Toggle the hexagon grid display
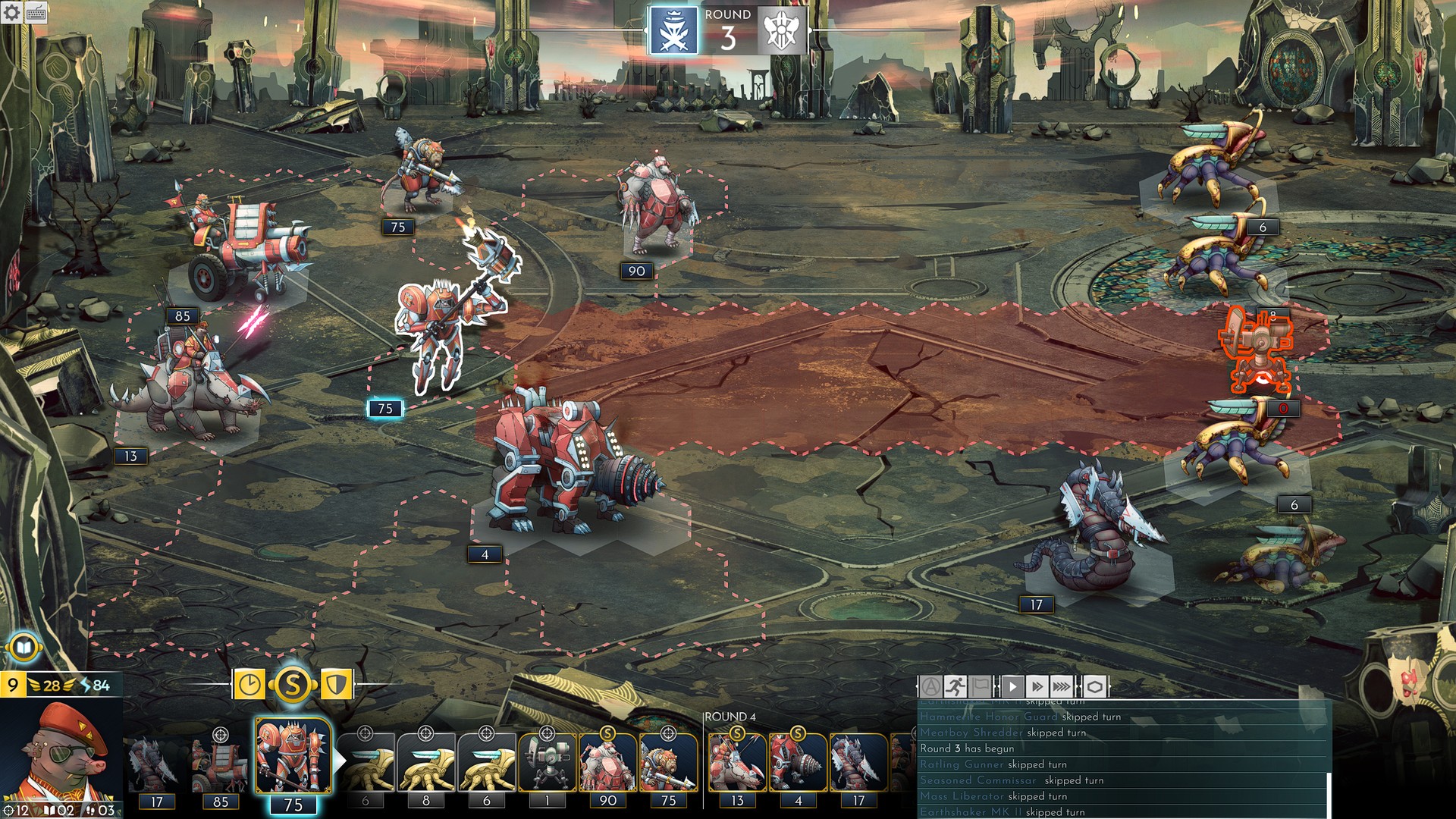1456x819 pixels. pyautogui.click(x=1094, y=687)
